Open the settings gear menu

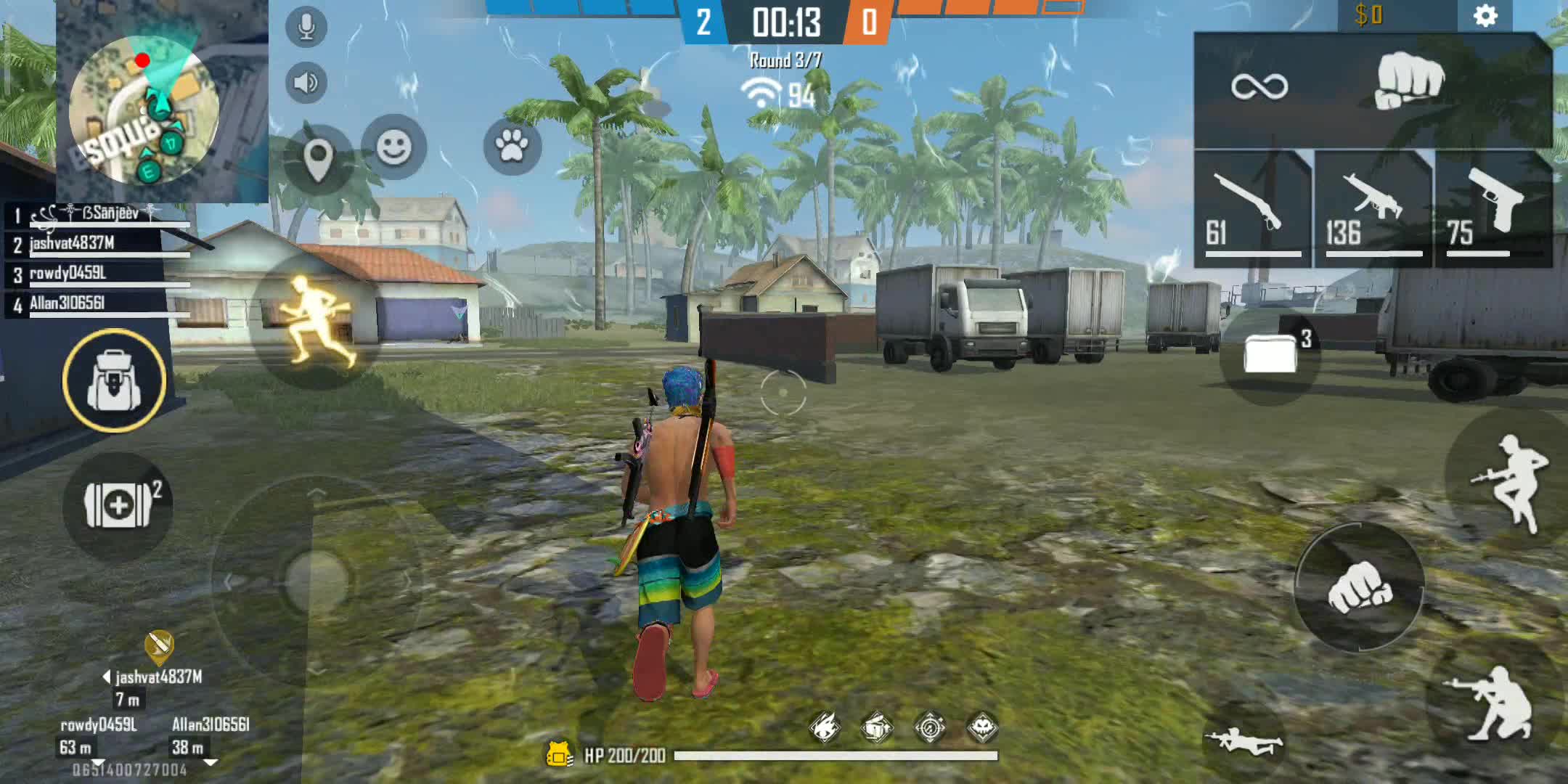point(1485,16)
